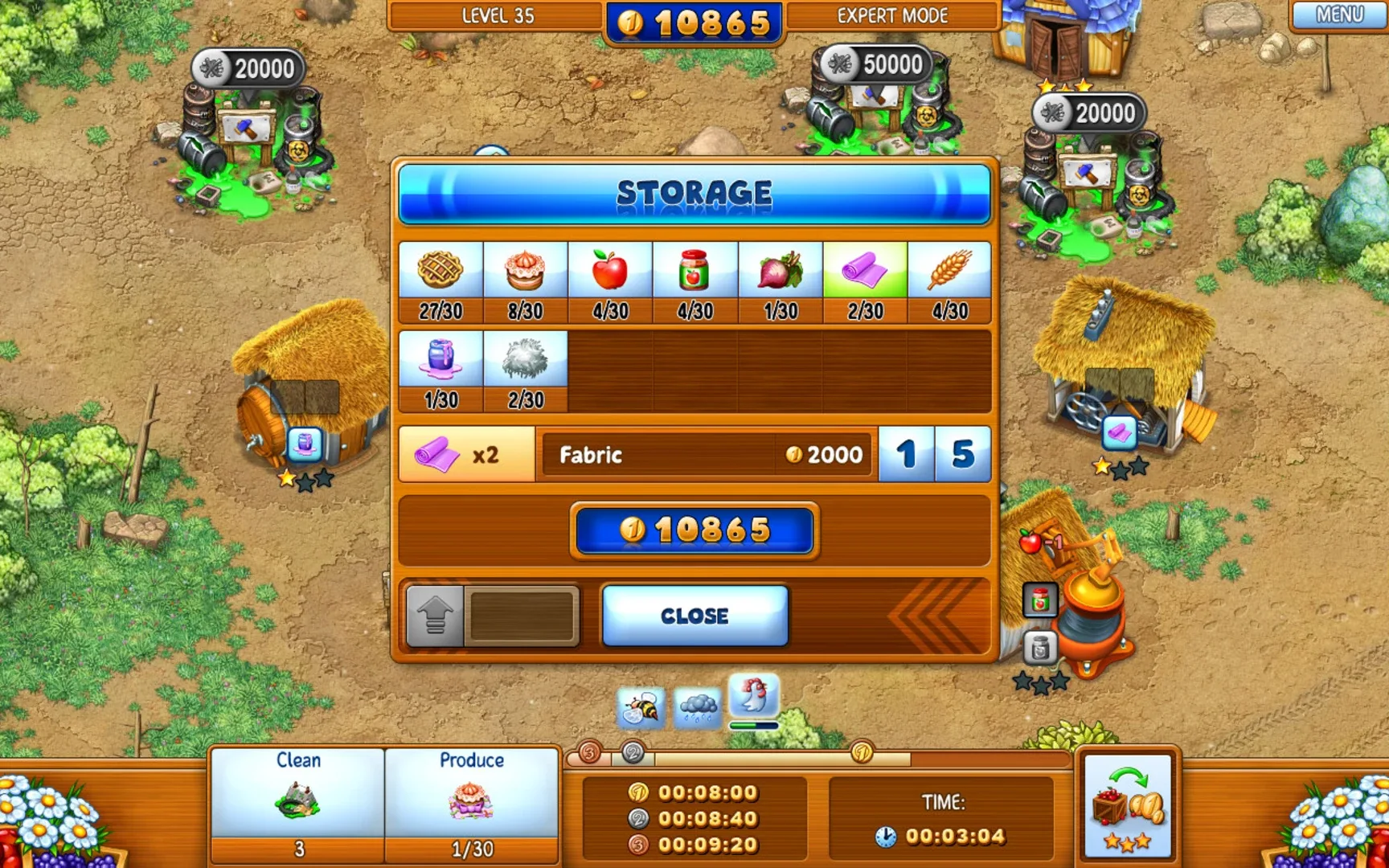Open the game Menu in top right corner
Image resolution: width=1389 pixels, height=868 pixels.
point(1338,14)
